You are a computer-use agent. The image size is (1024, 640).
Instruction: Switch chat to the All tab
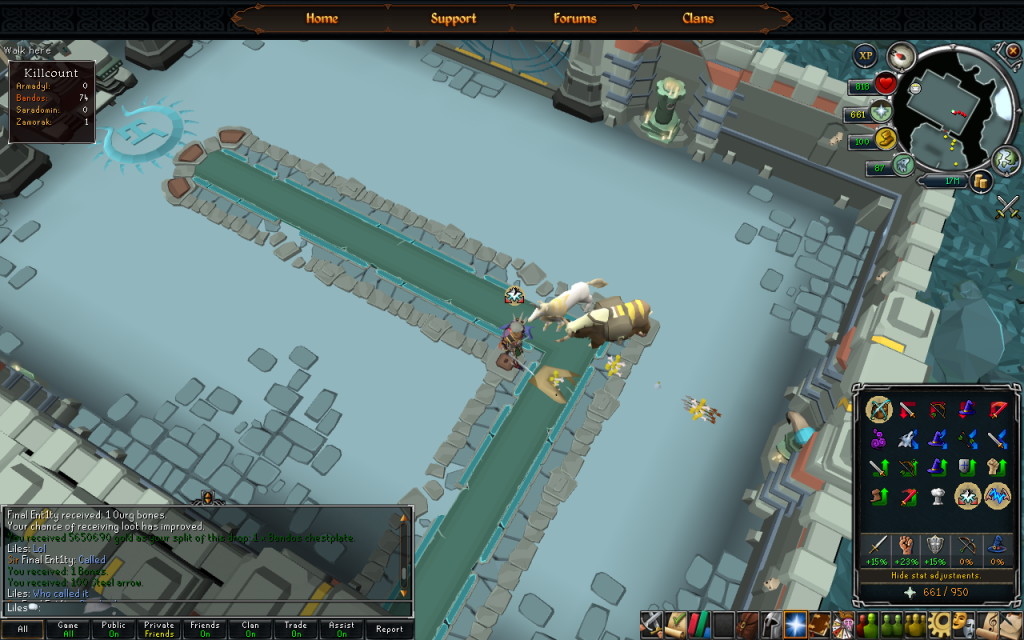pyautogui.click(x=22, y=629)
